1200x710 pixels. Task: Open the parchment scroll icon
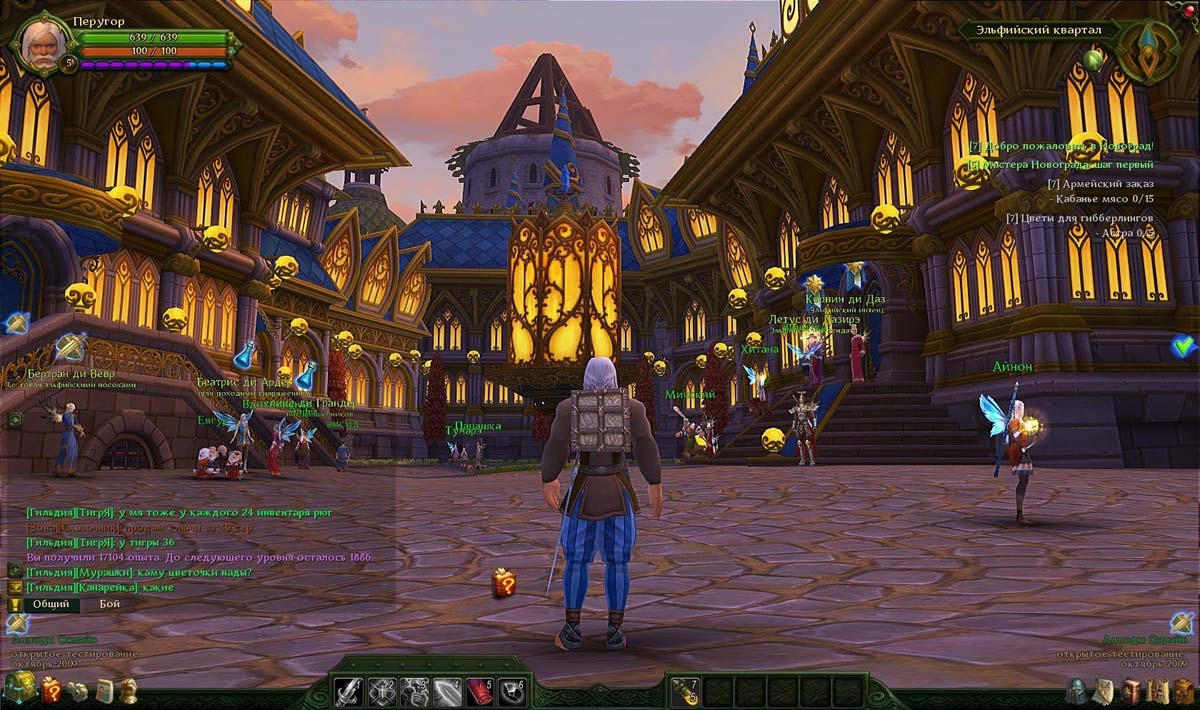pyautogui.click(x=1104, y=690)
